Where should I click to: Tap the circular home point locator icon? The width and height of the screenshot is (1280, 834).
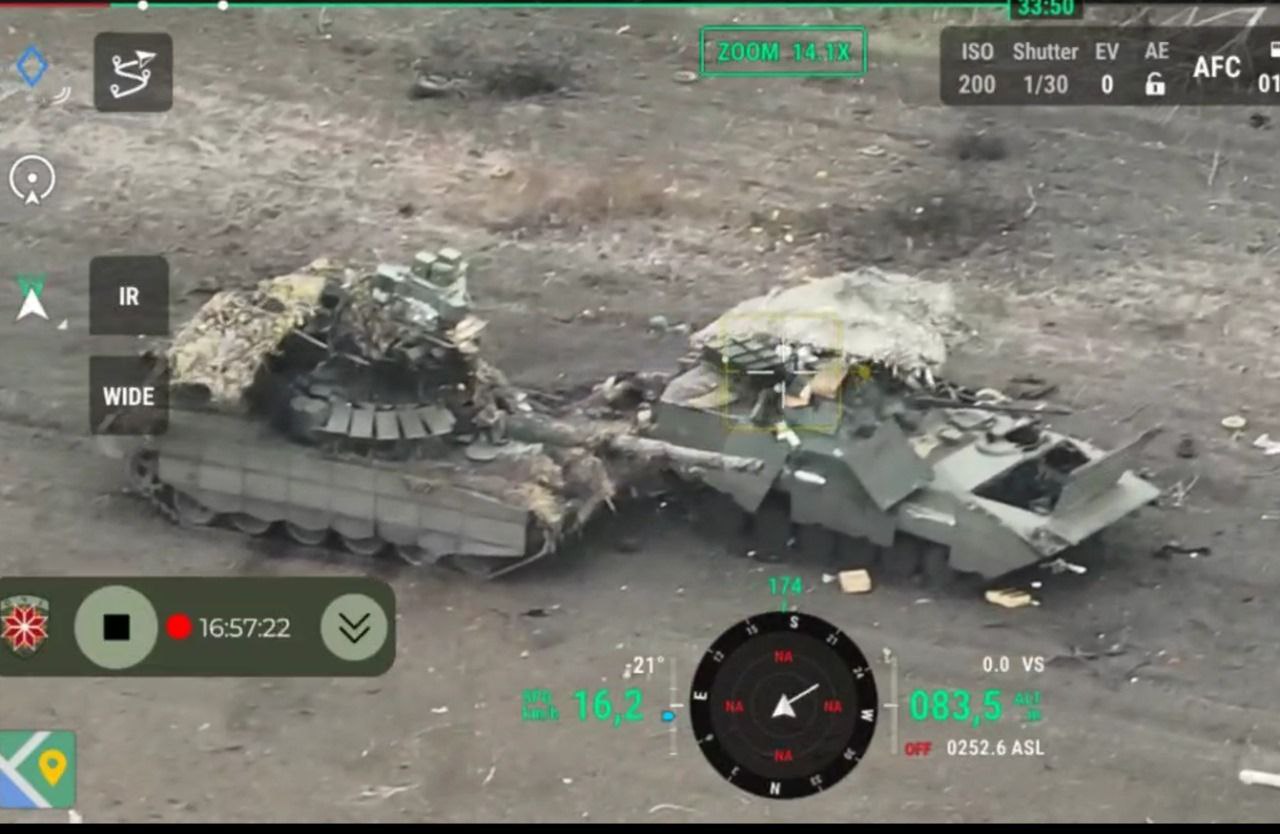(x=32, y=180)
